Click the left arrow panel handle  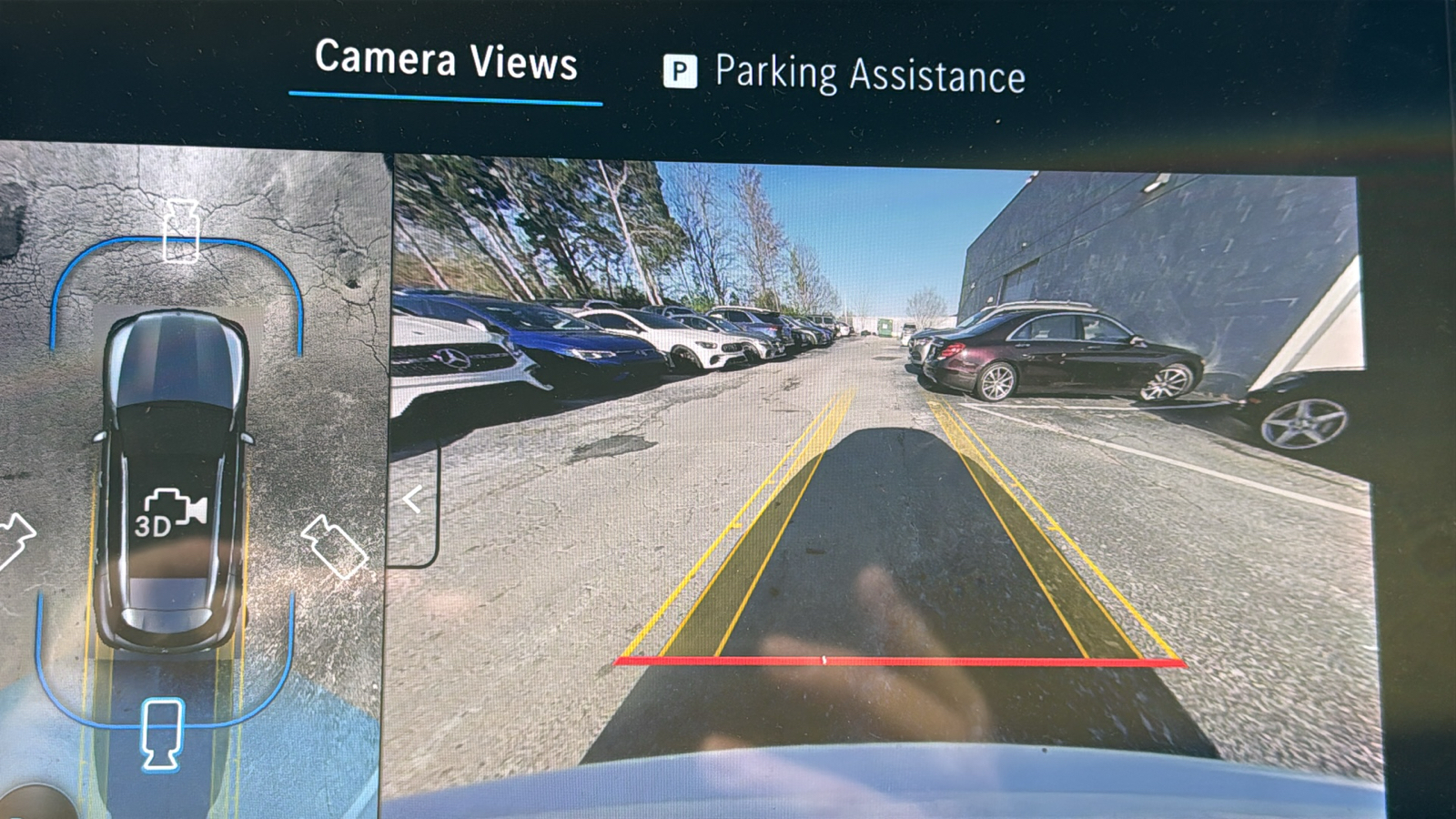click(x=413, y=500)
